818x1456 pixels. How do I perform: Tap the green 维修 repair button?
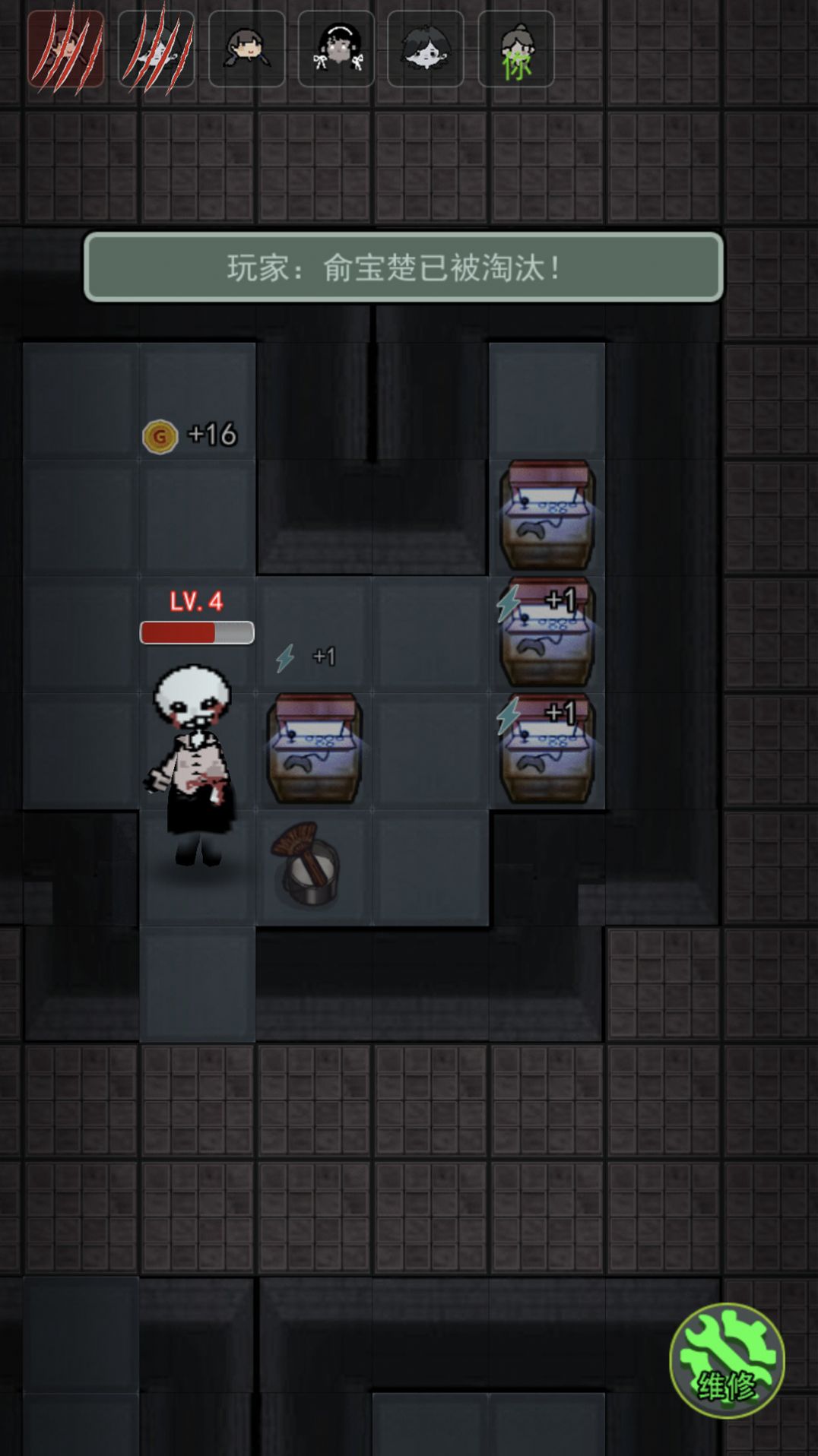click(x=726, y=1359)
